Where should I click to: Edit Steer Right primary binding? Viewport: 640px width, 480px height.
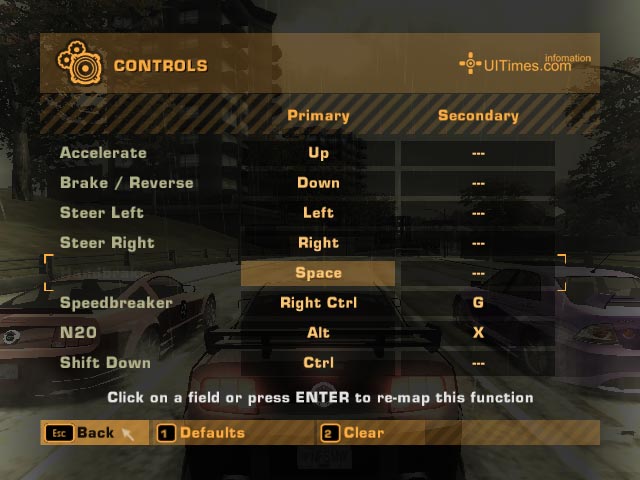point(318,243)
